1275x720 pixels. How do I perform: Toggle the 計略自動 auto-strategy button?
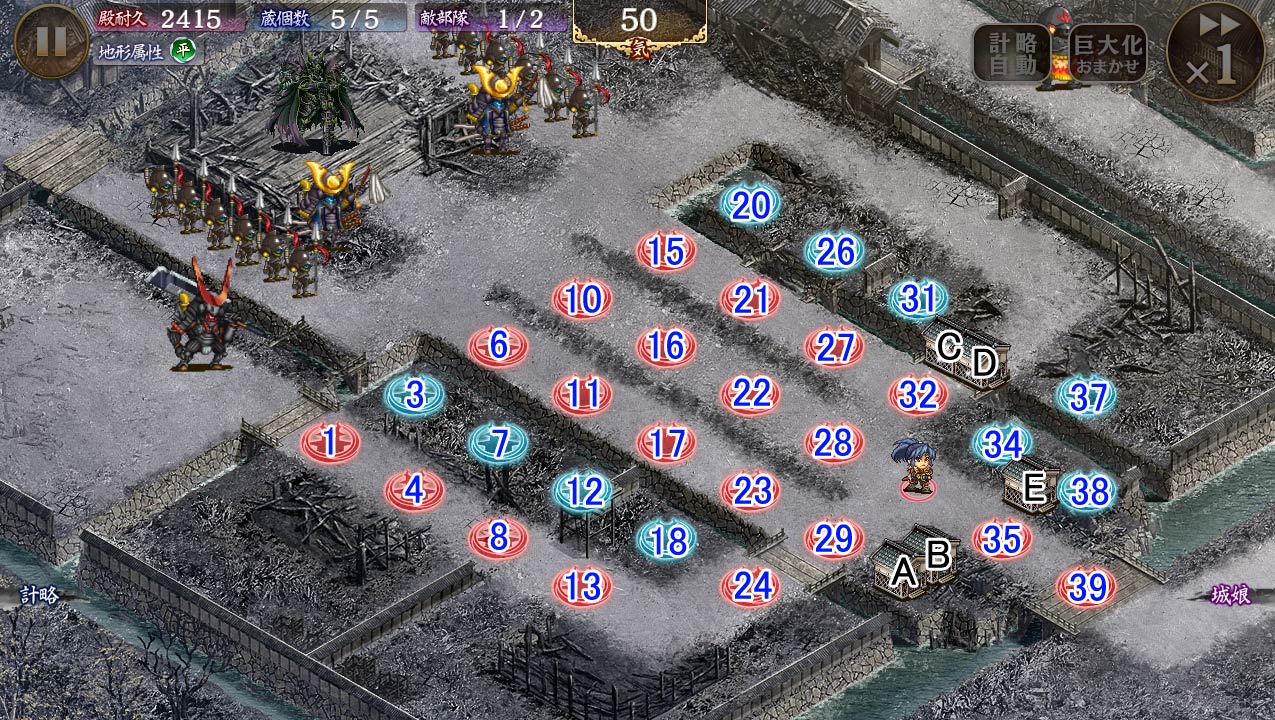[1011, 52]
